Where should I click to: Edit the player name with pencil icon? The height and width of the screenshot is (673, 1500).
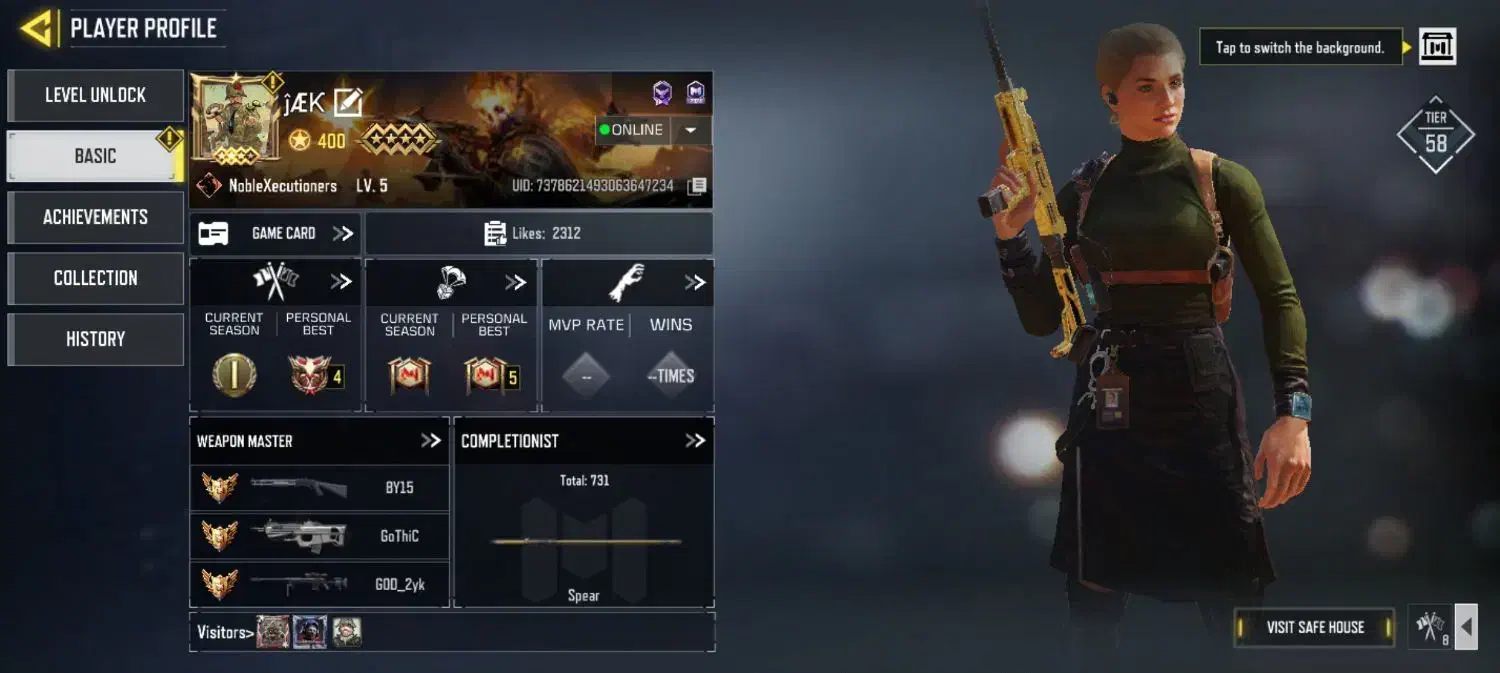tap(348, 102)
